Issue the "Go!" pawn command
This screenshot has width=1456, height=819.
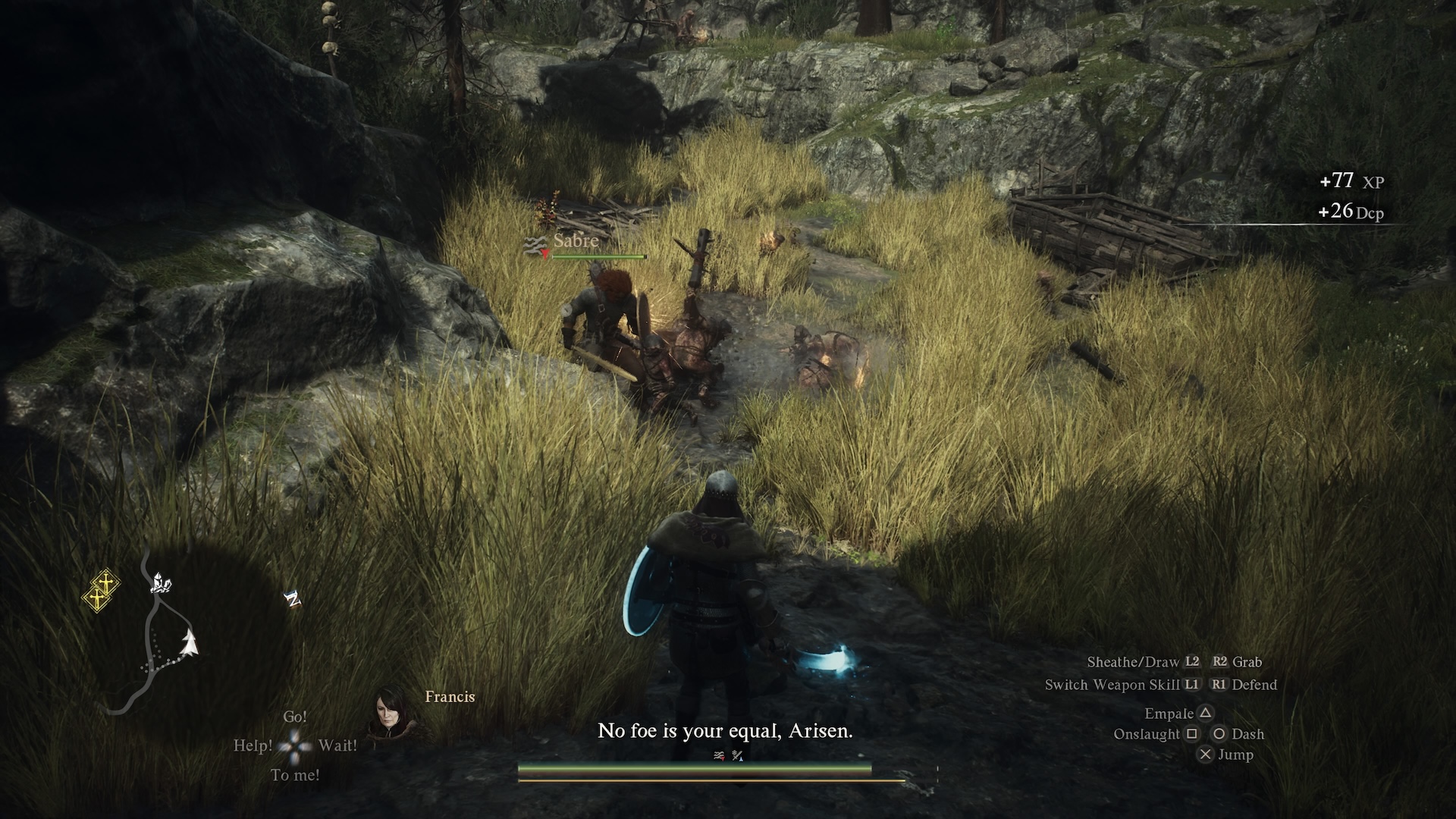click(295, 717)
